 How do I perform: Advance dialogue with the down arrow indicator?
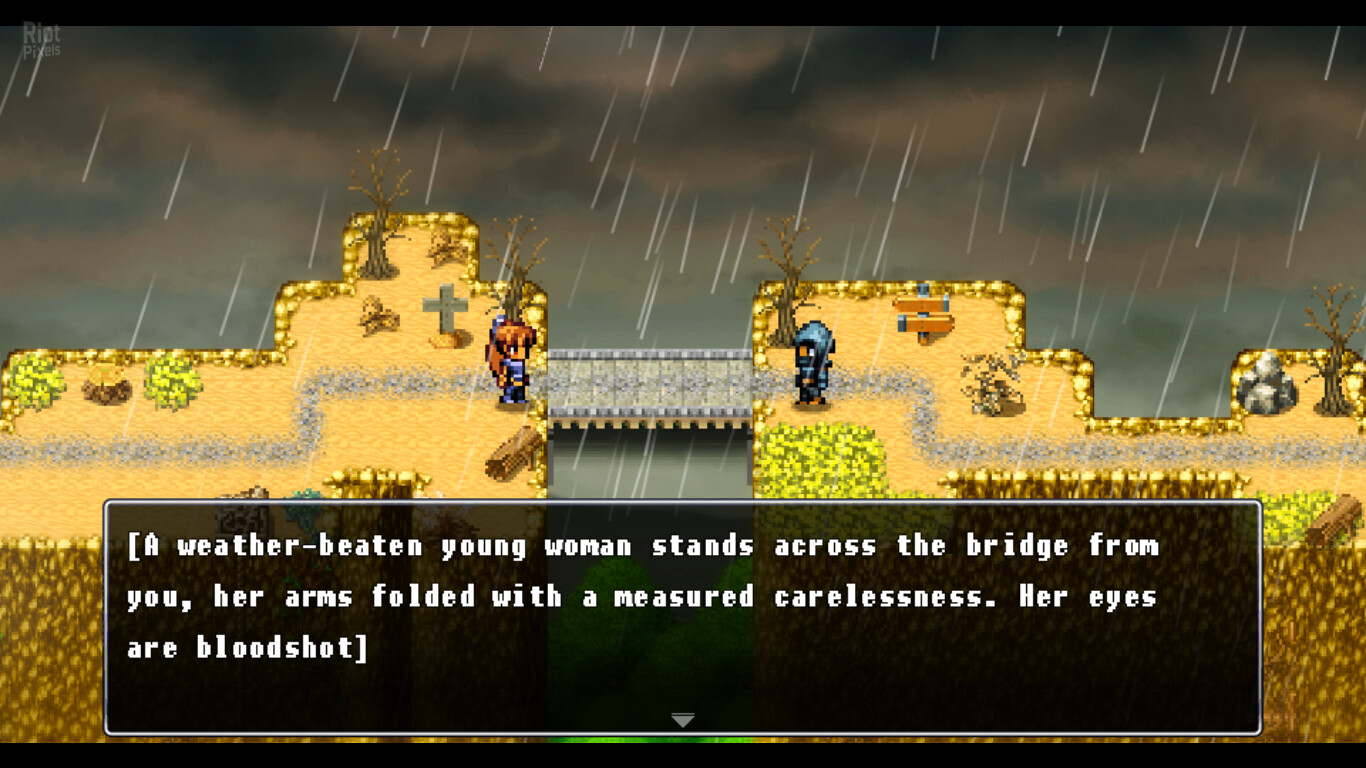pos(682,720)
